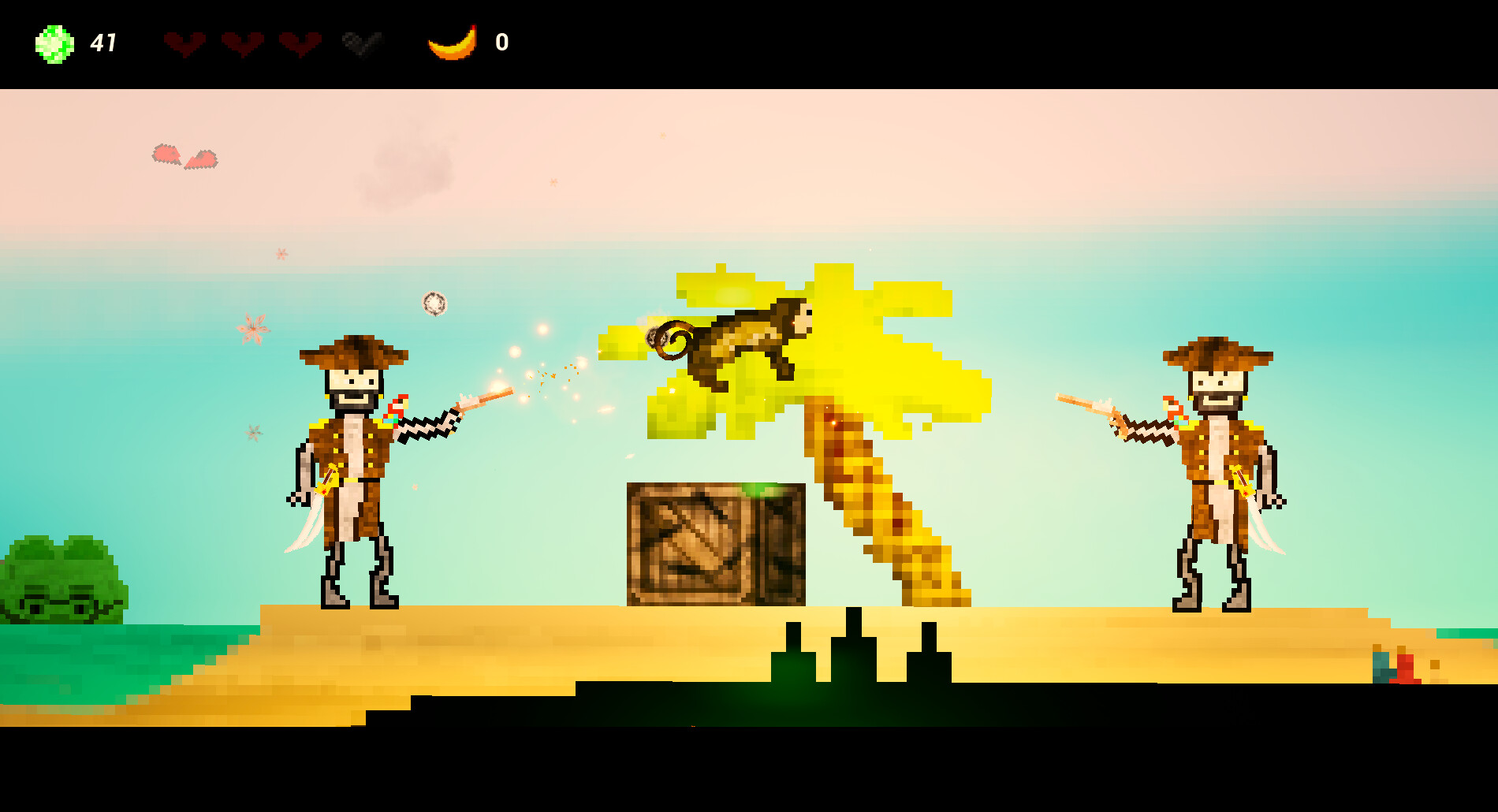The image size is (1498, 812).
Task: Click the second red heart icon
Action: (x=244, y=45)
